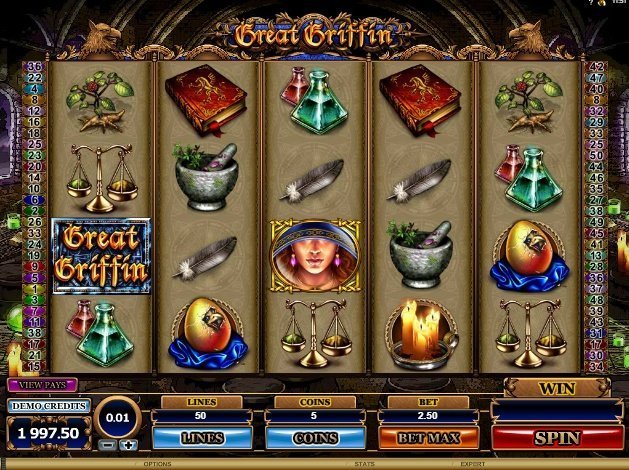The image size is (629, 470).
Task: Increase coin size with the plus button
Action: 128,444
